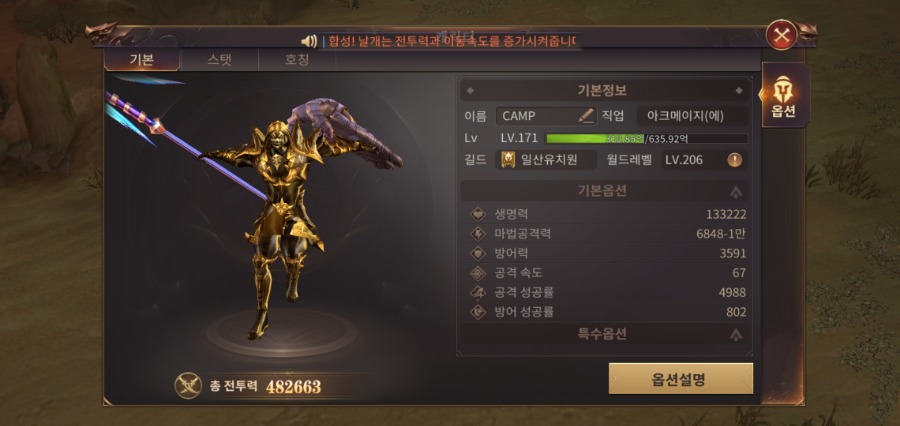Click the world level info icon
Screen dimensions: 900x426
click(x=734, y=160)
